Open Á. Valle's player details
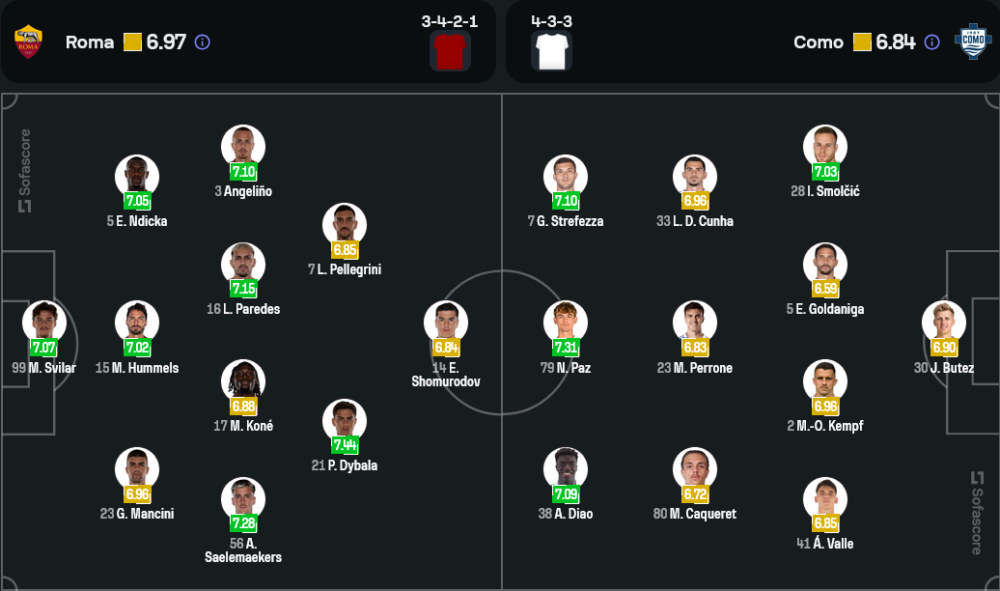The image size is (1000, 591). [825, 498]
